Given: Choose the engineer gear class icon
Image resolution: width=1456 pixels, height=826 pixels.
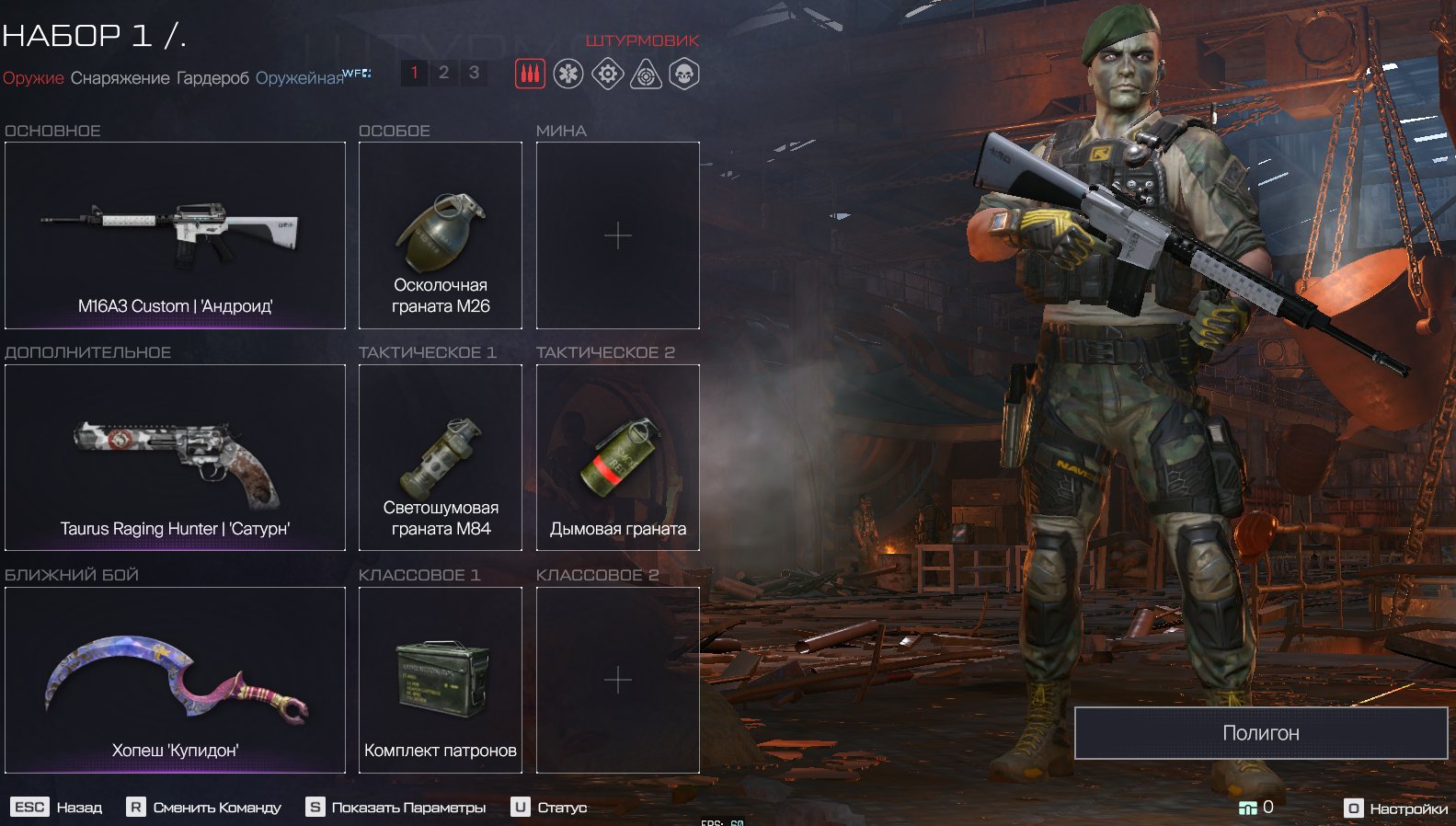Looking at the screenshot, I should (x=607, y=74).
